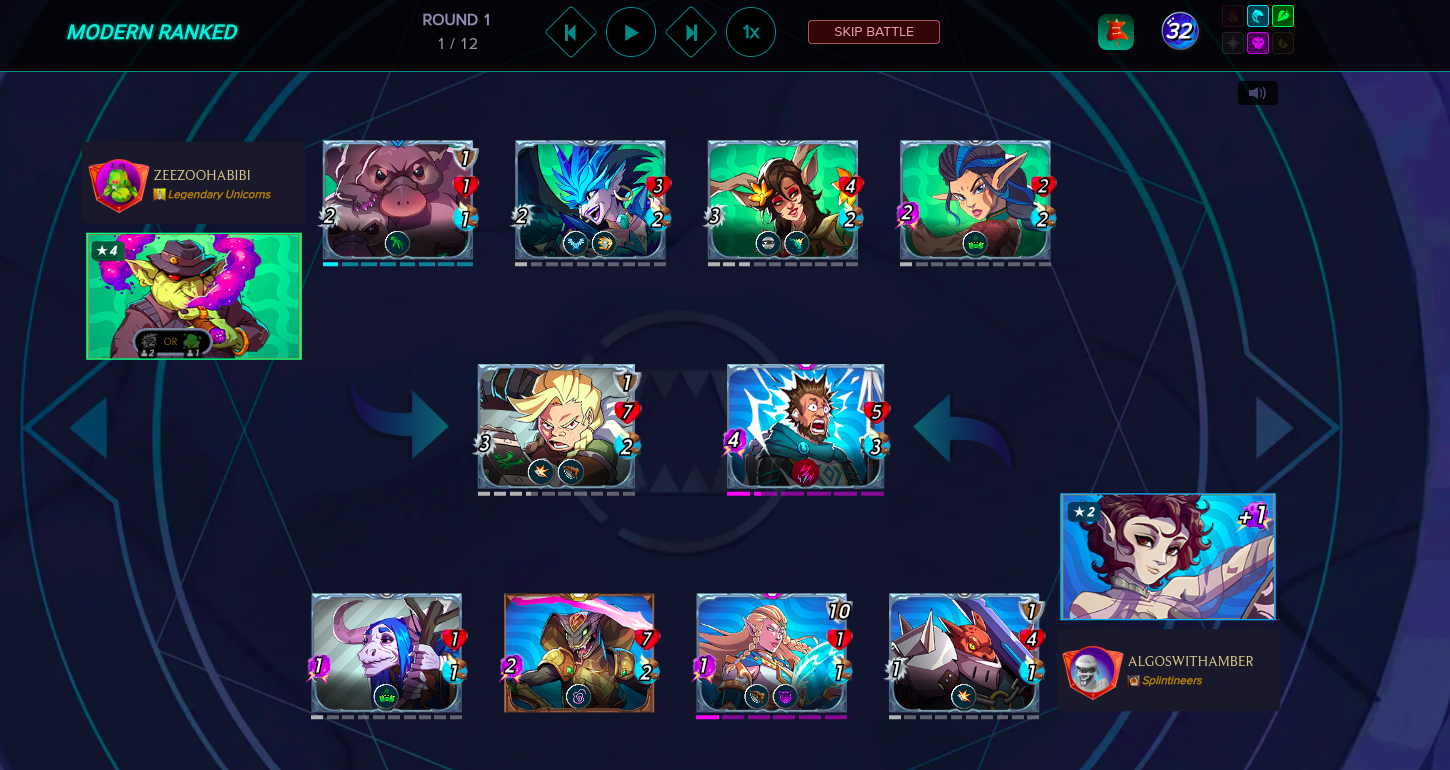
Task: Inspect the blue-feathered creature card
Action: click(x=590, y=200)
